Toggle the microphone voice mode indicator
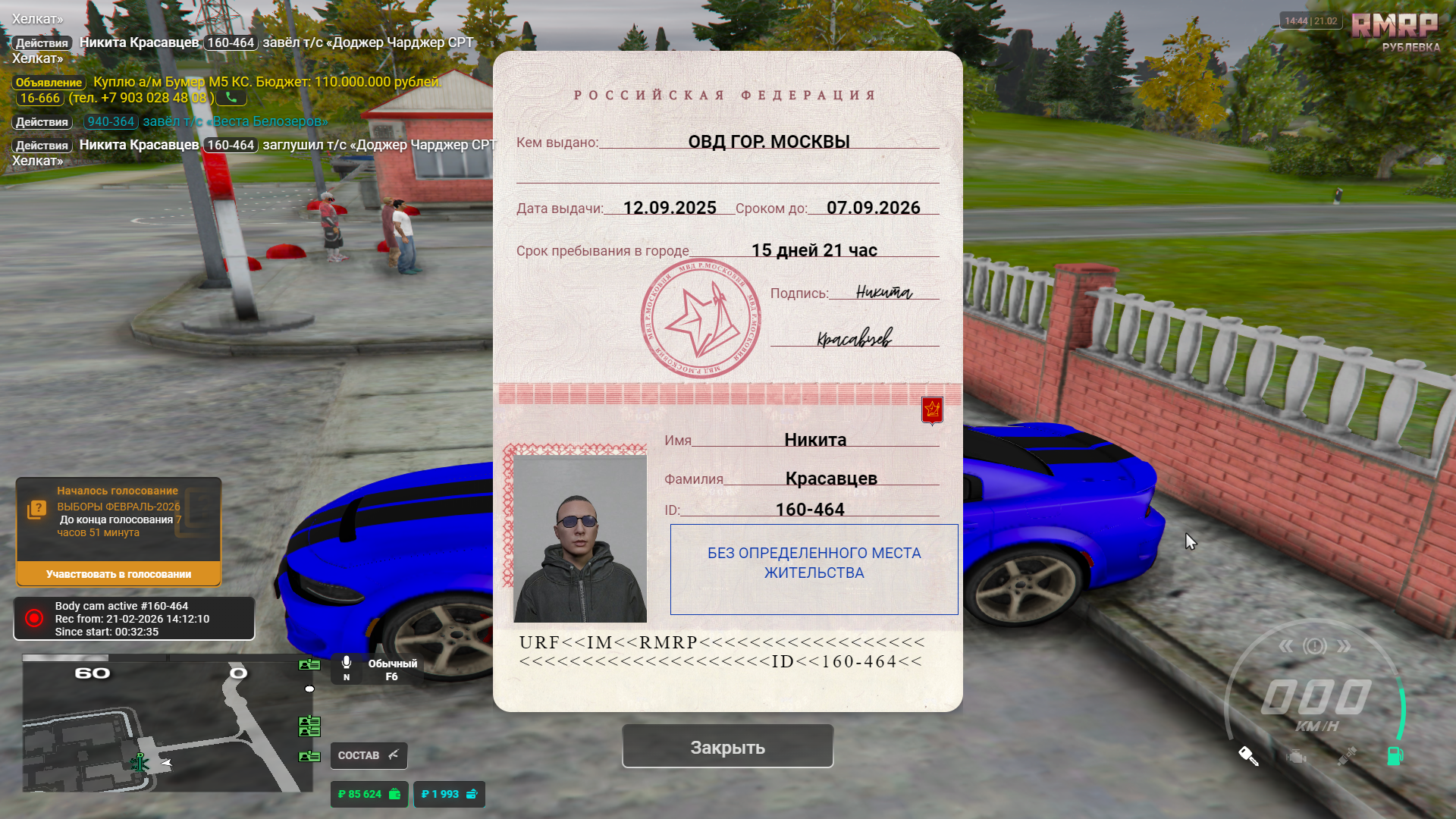This screenshot has height=819, width=1456. point(347,668)
